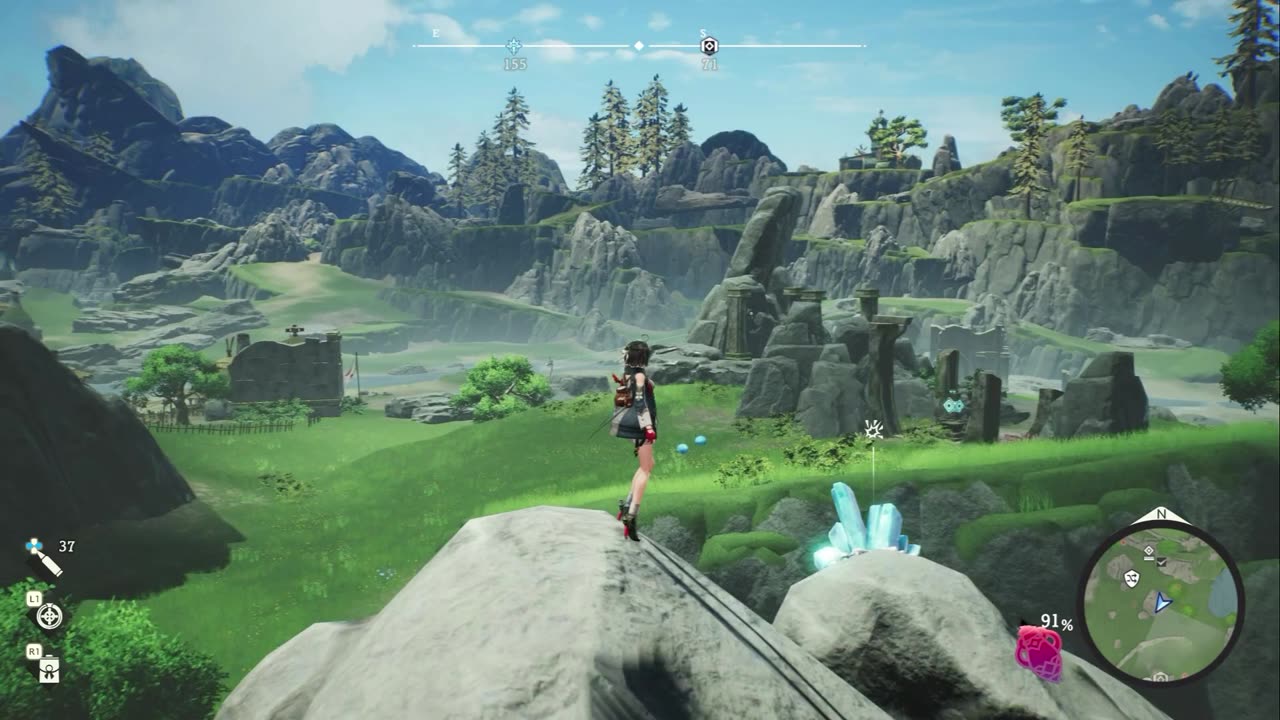Click the checkmark marker on the minimap
Viewport: 1280px width, 720px height.
coord(1160,564)
